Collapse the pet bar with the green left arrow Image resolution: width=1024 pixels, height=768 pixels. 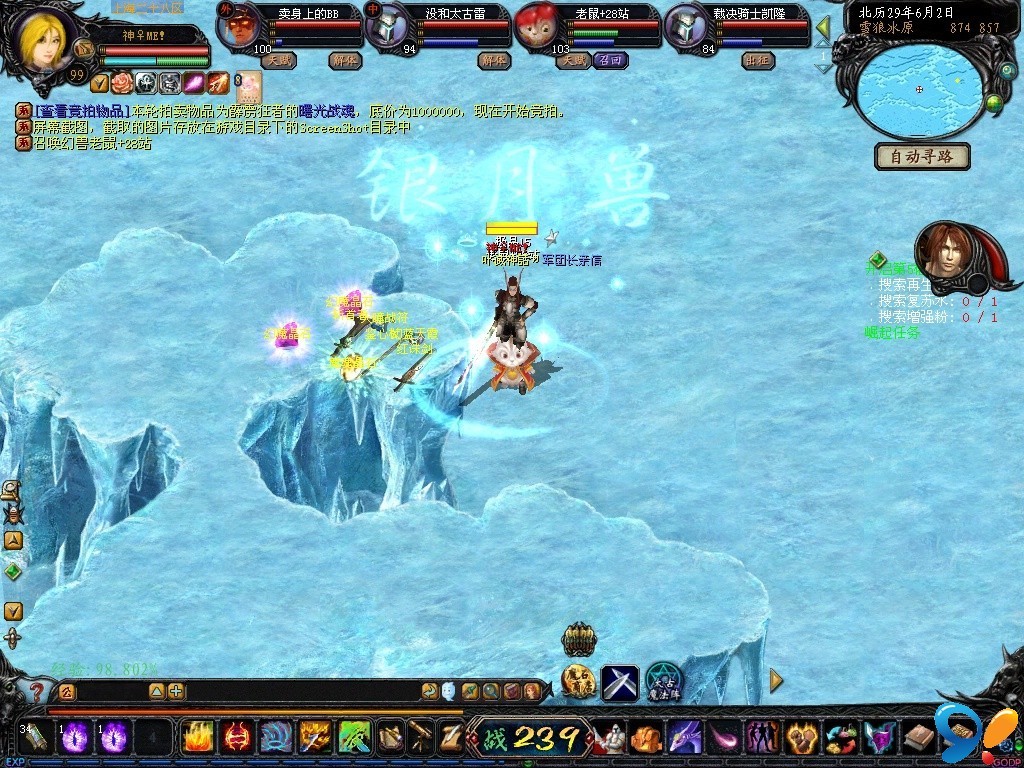[823, 27]
